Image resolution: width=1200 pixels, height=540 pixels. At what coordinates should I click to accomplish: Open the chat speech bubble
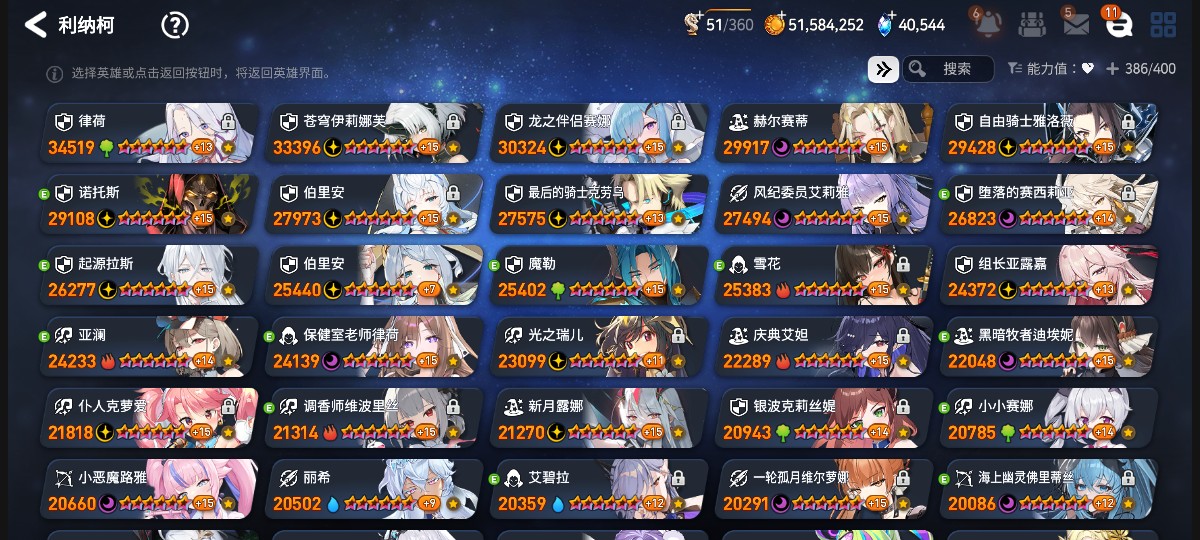(x=1118, y=25)
